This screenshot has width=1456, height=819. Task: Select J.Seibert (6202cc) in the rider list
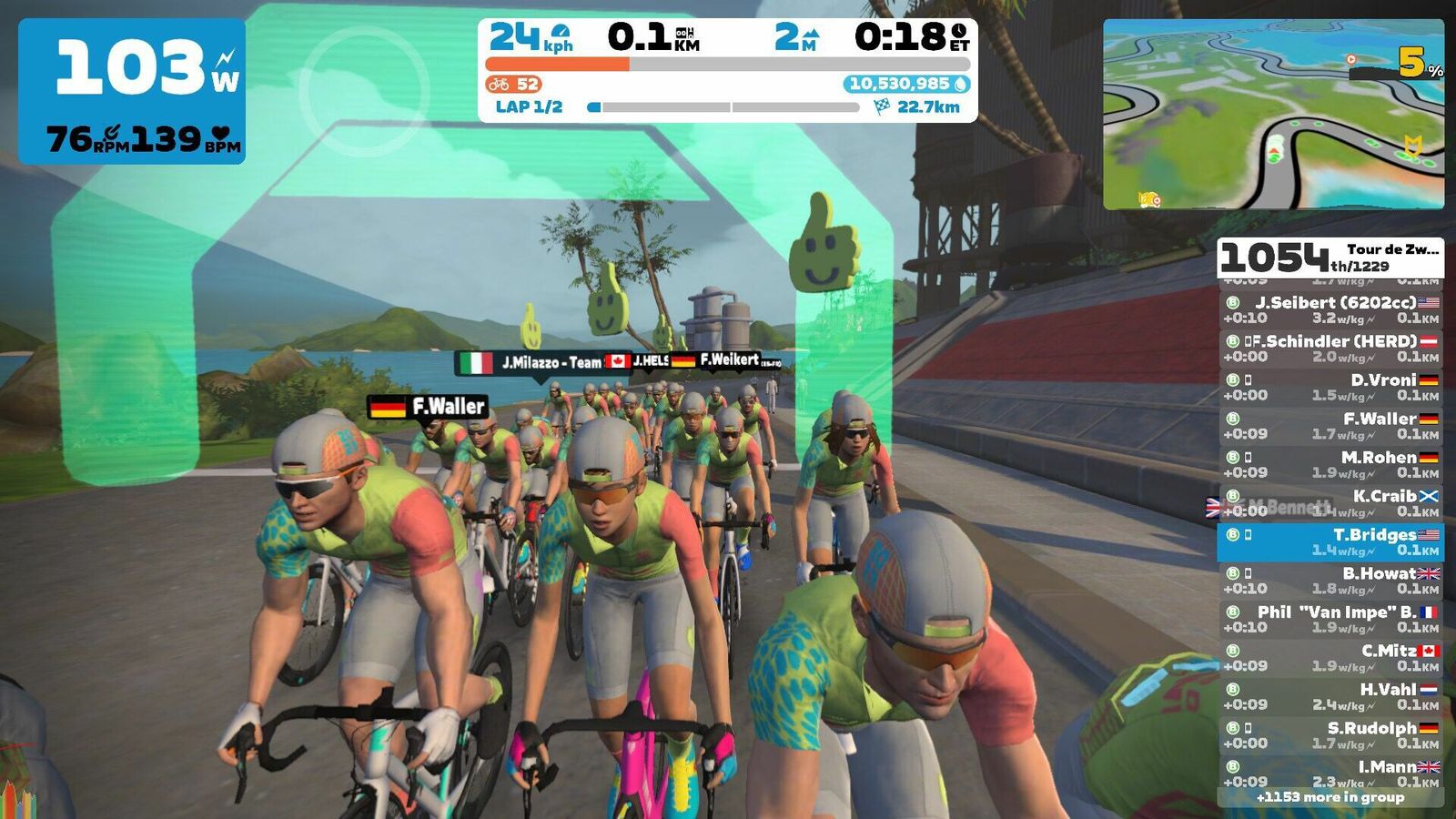pyautogui.click(x=1330, y=309)
